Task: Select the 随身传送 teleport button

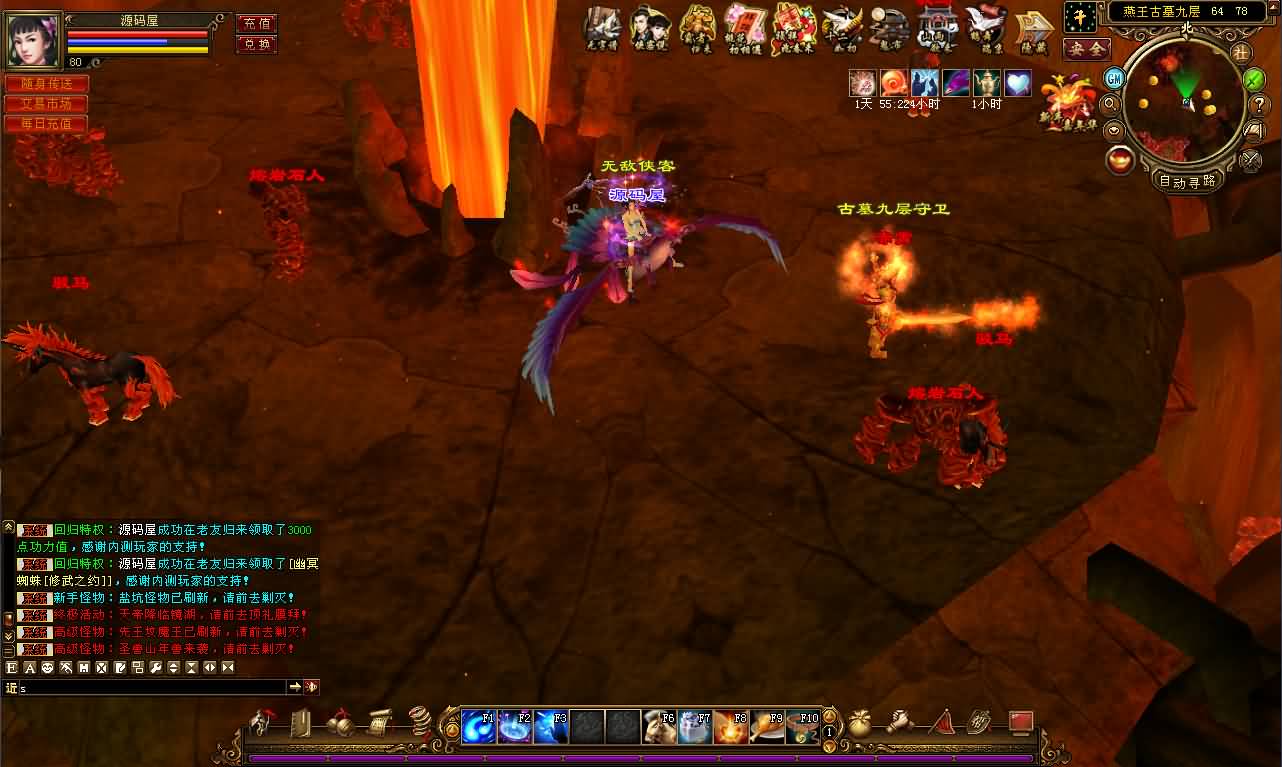Action: [x=46, y=84]
